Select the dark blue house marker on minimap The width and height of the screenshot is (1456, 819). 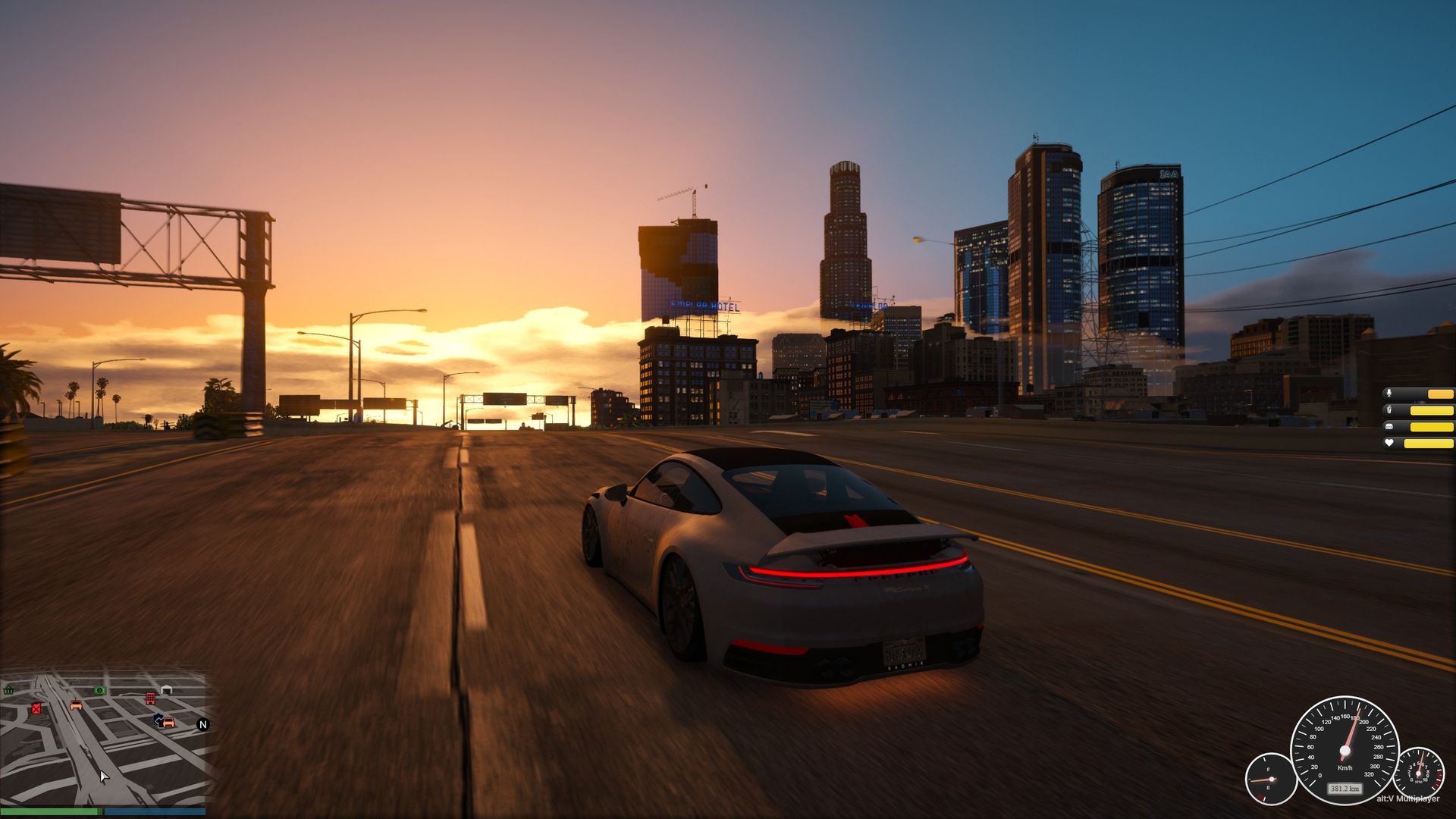coord(158,718)
